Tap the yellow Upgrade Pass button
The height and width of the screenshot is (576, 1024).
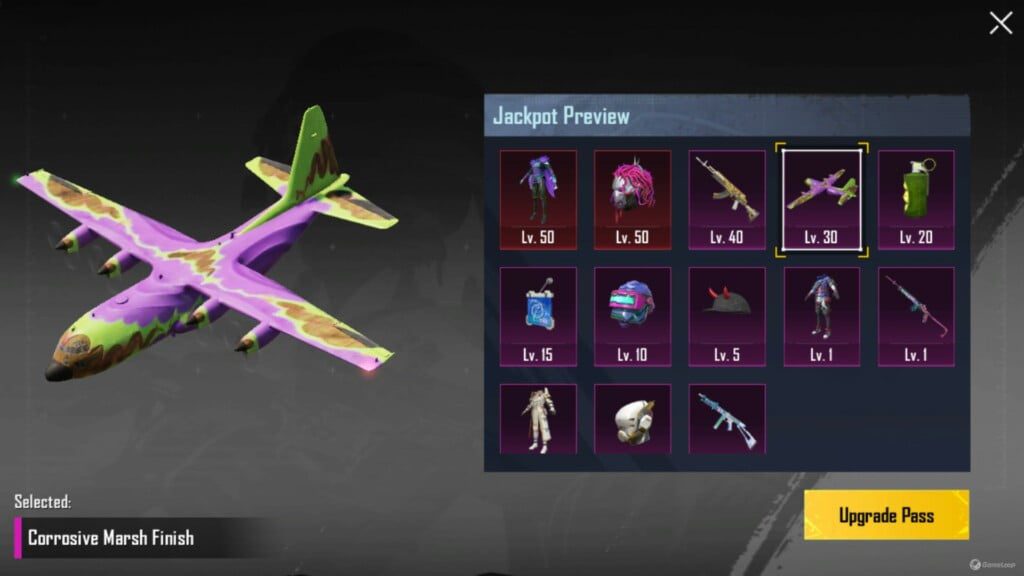point(886,516)
